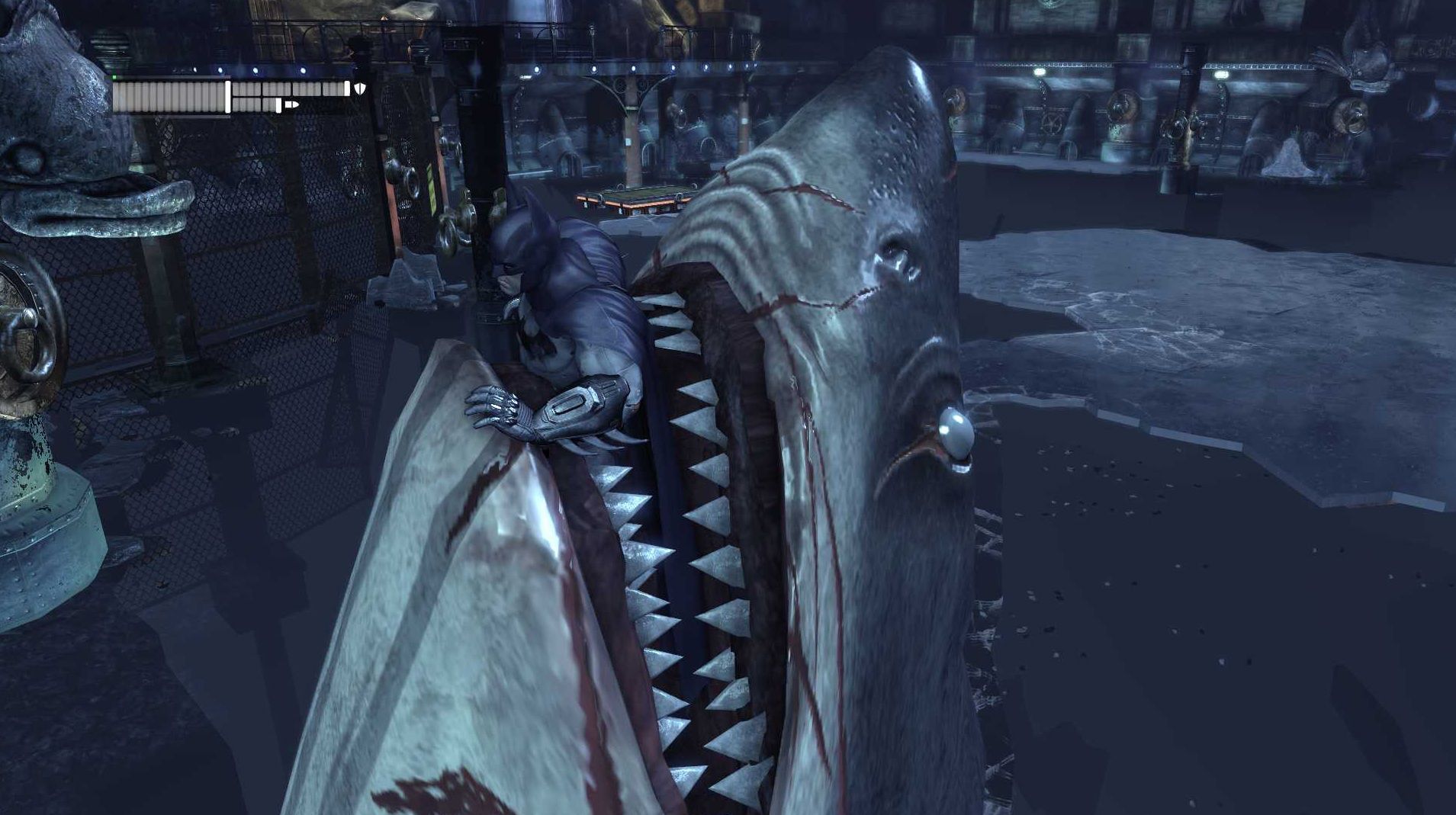Click the shield icon ending the health bar
The width and height of the screenshot is (1456, 815).
360,90
